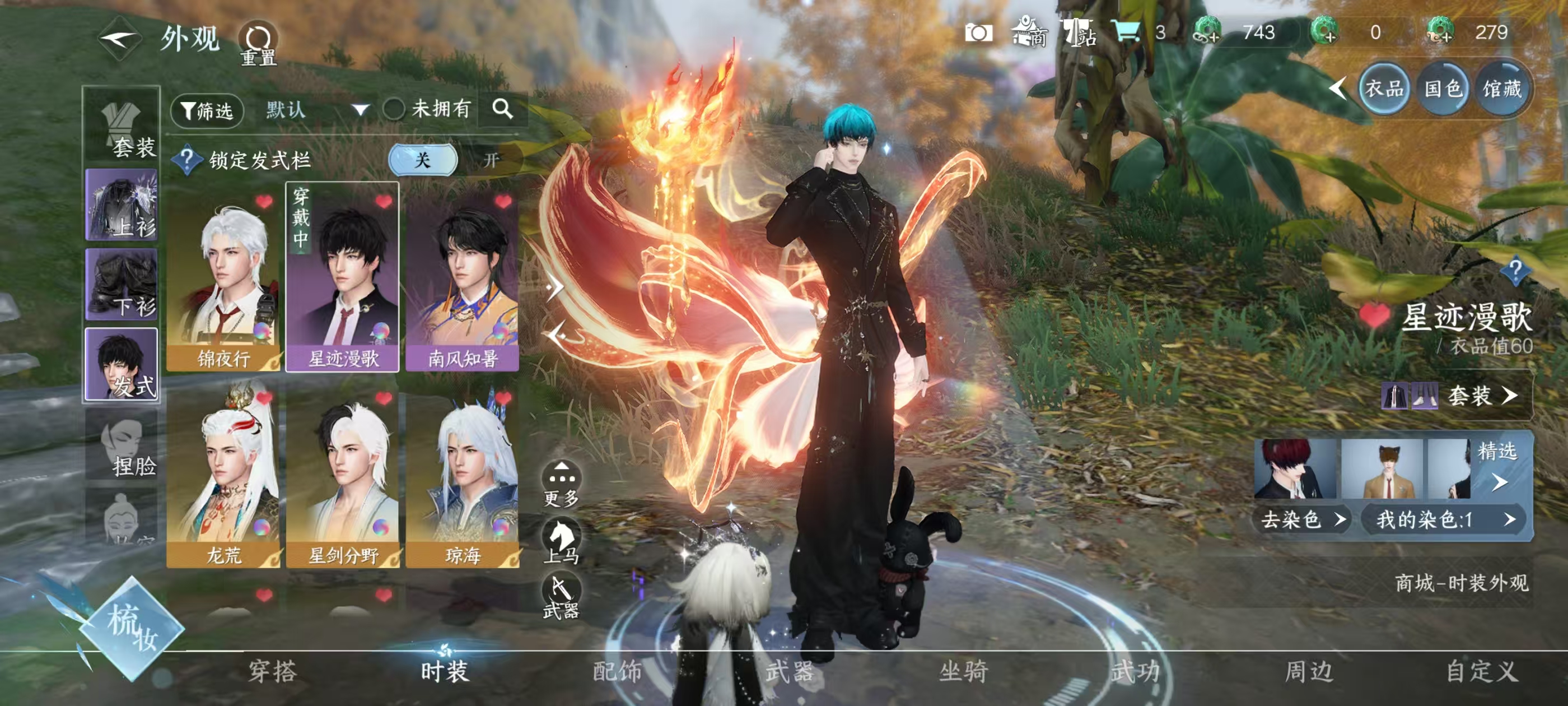
Task: Open the 筛选 filter options
Action: (x=207, y=111)
